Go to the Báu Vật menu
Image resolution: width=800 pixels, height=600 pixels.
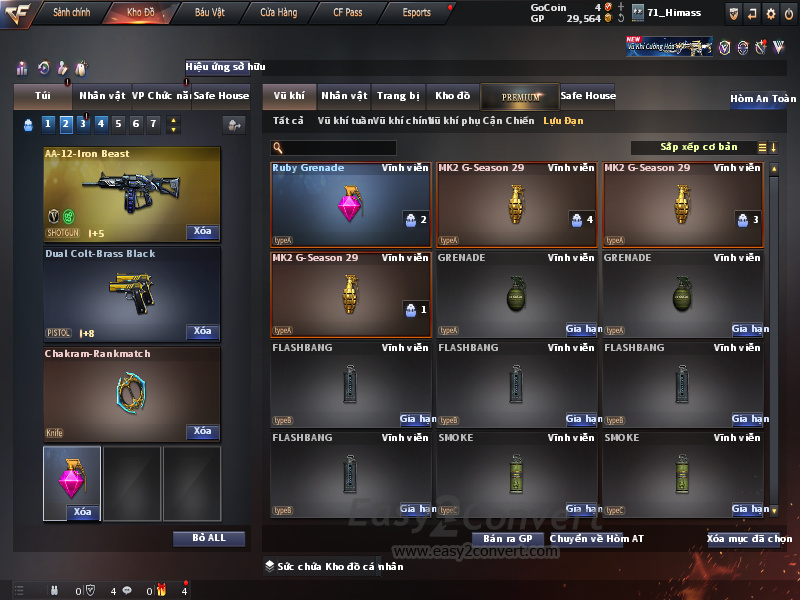(210, 13)
